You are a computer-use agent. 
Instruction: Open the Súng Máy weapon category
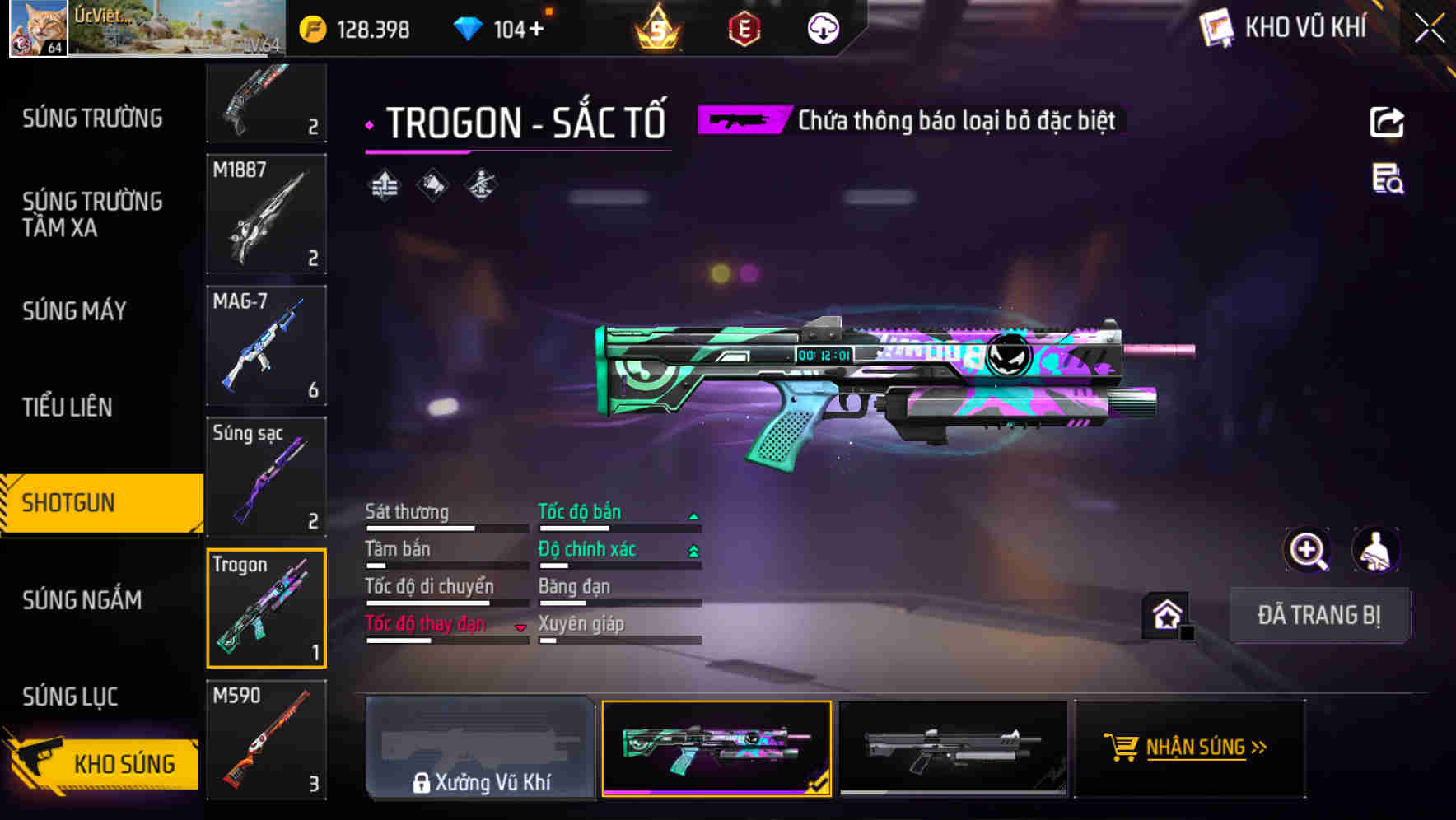point(75,311)
